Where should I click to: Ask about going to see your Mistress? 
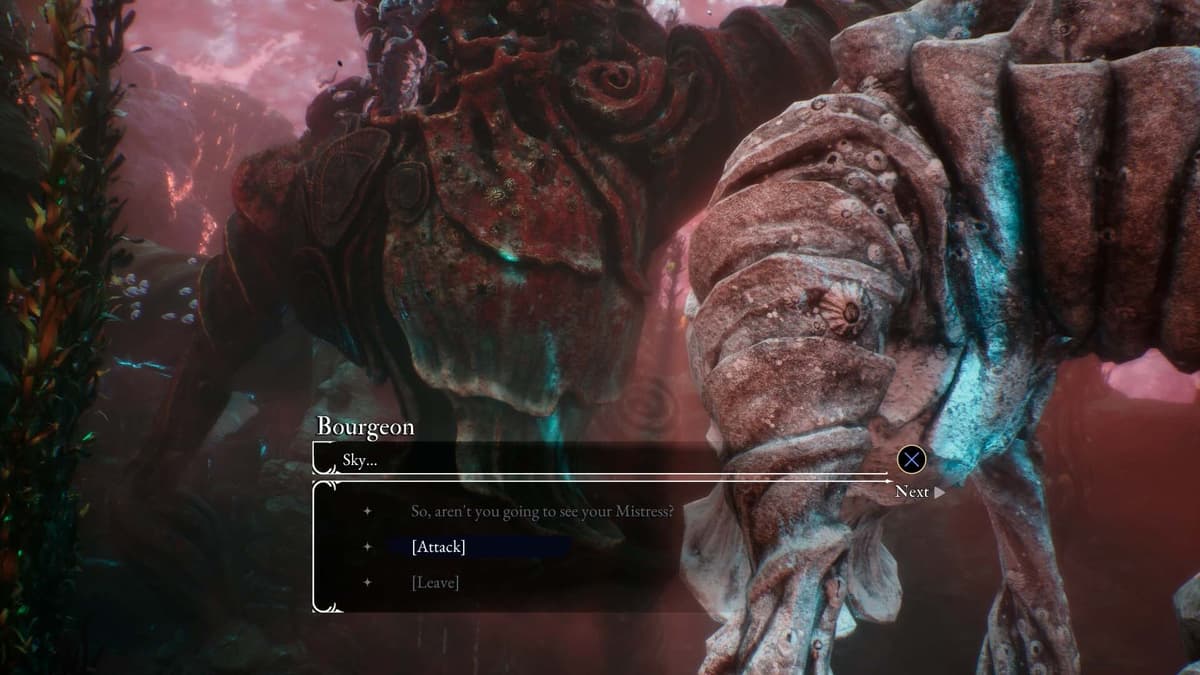(541, 511)
